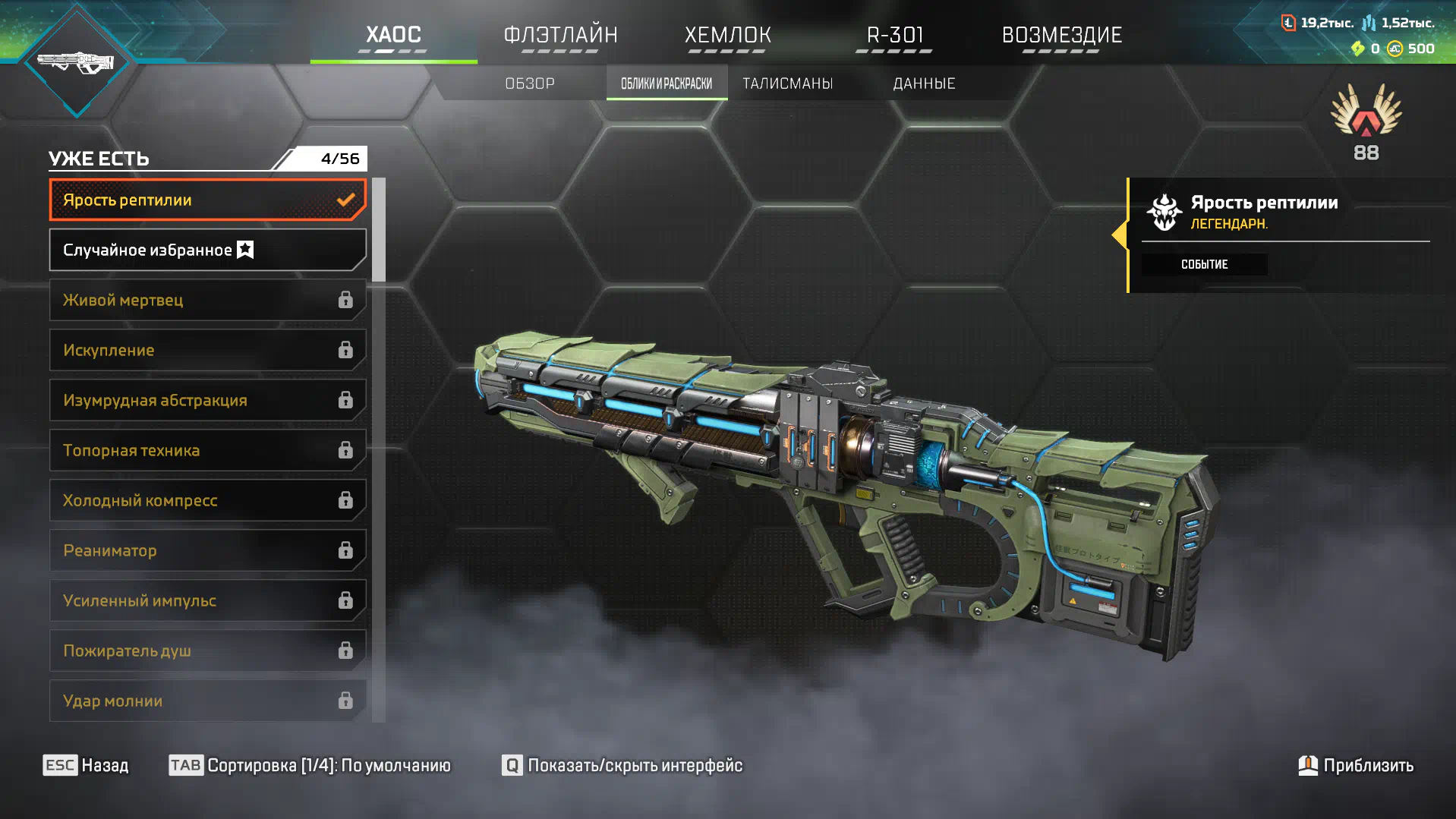1456x819 pixels.
Task: Preview the Искупление skin
Action: pos(207,350)
